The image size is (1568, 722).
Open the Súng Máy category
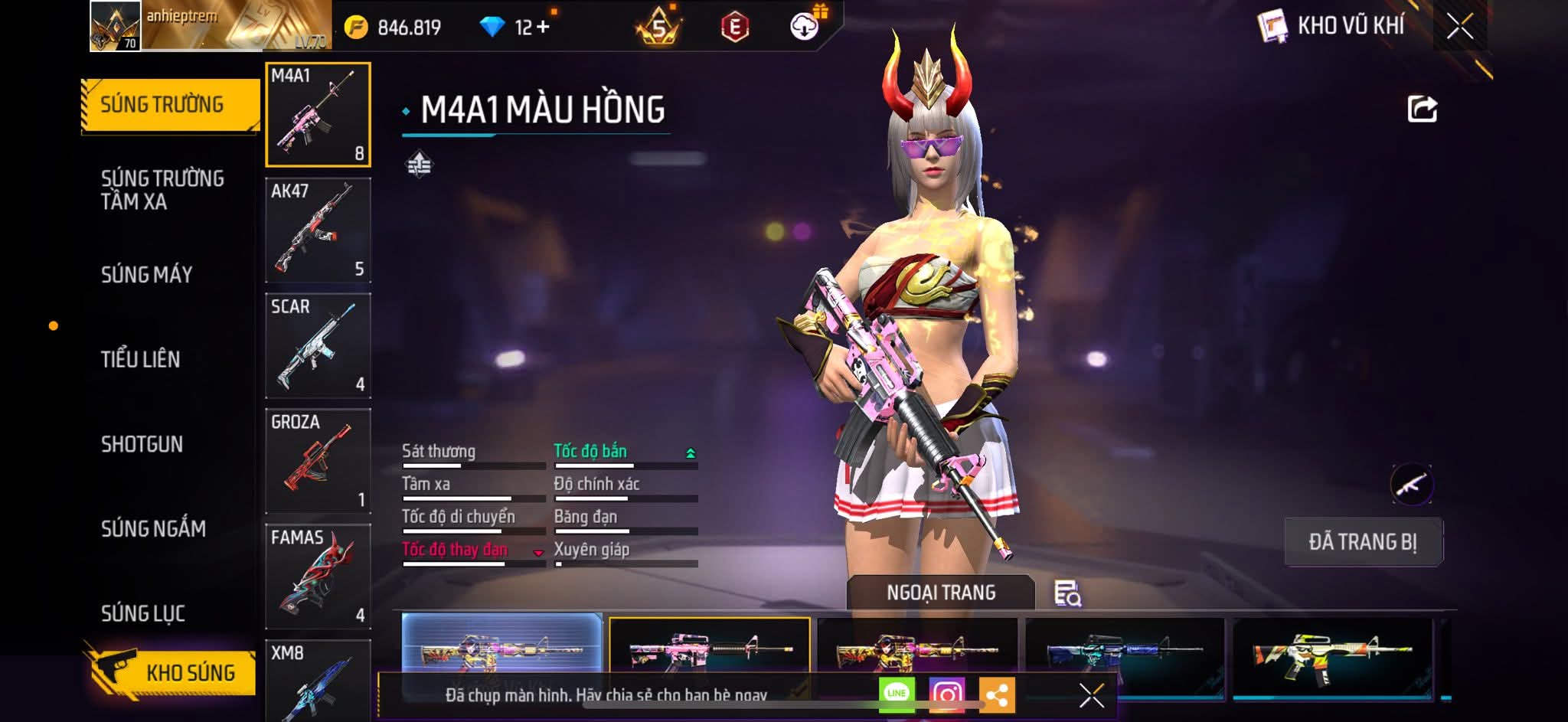[x=146, y=275]
